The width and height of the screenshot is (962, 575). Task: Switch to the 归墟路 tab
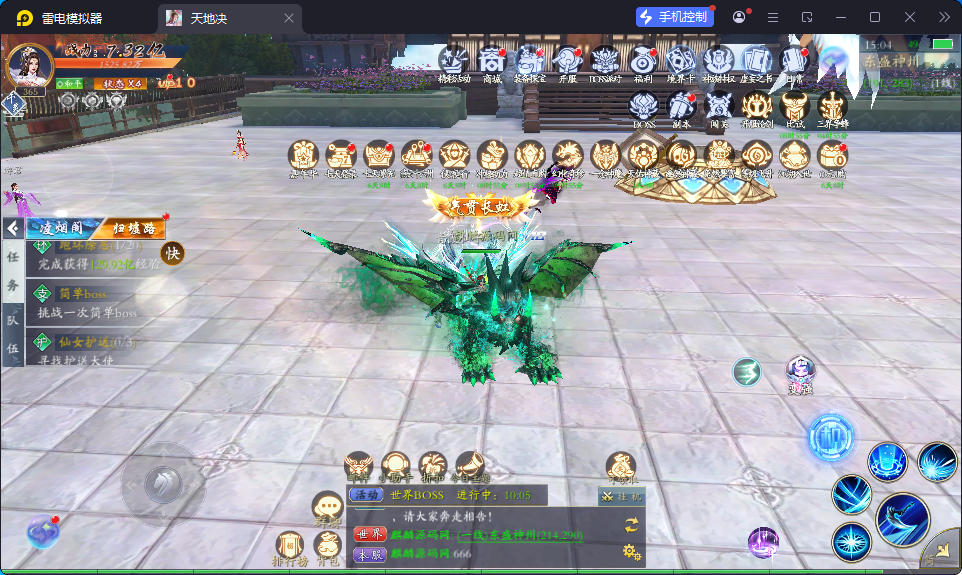coord(133,228)
